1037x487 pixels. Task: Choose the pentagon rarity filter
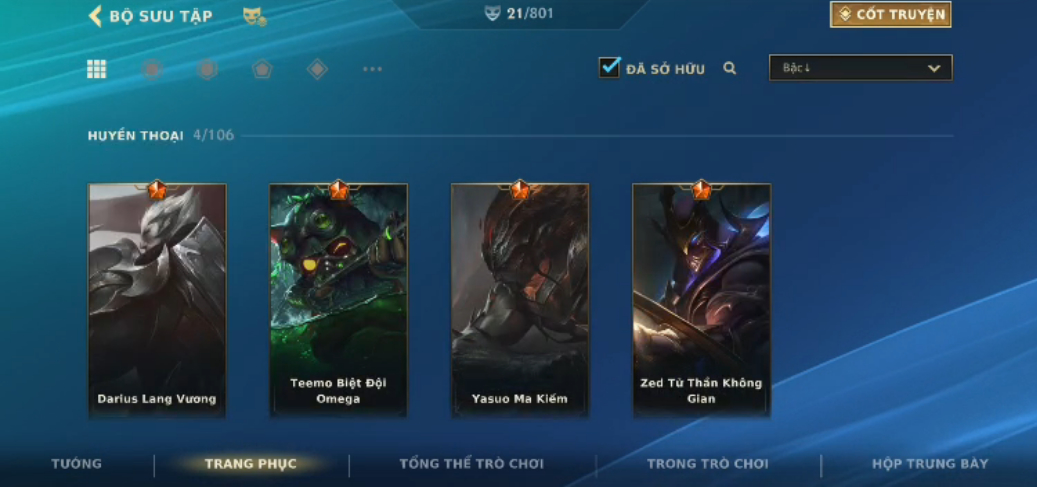(262, 69)
